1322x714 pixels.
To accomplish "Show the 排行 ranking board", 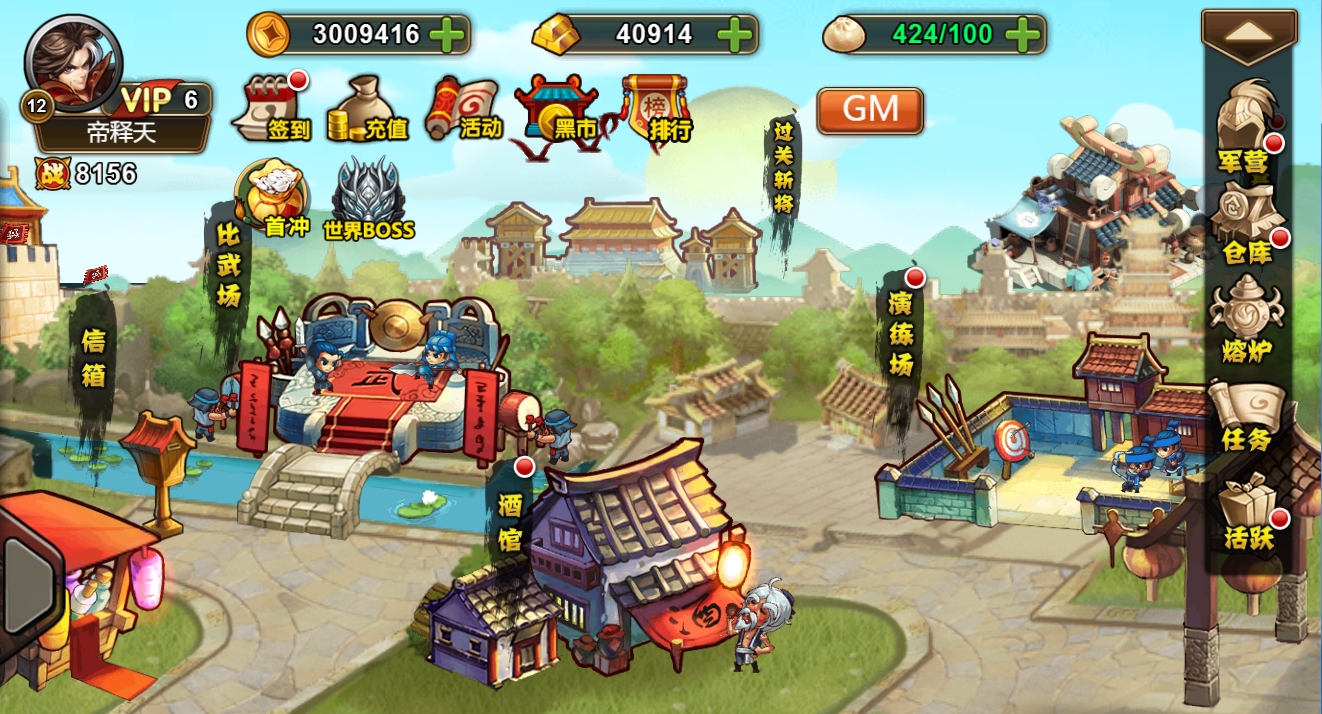I will [x=656, y=108].
